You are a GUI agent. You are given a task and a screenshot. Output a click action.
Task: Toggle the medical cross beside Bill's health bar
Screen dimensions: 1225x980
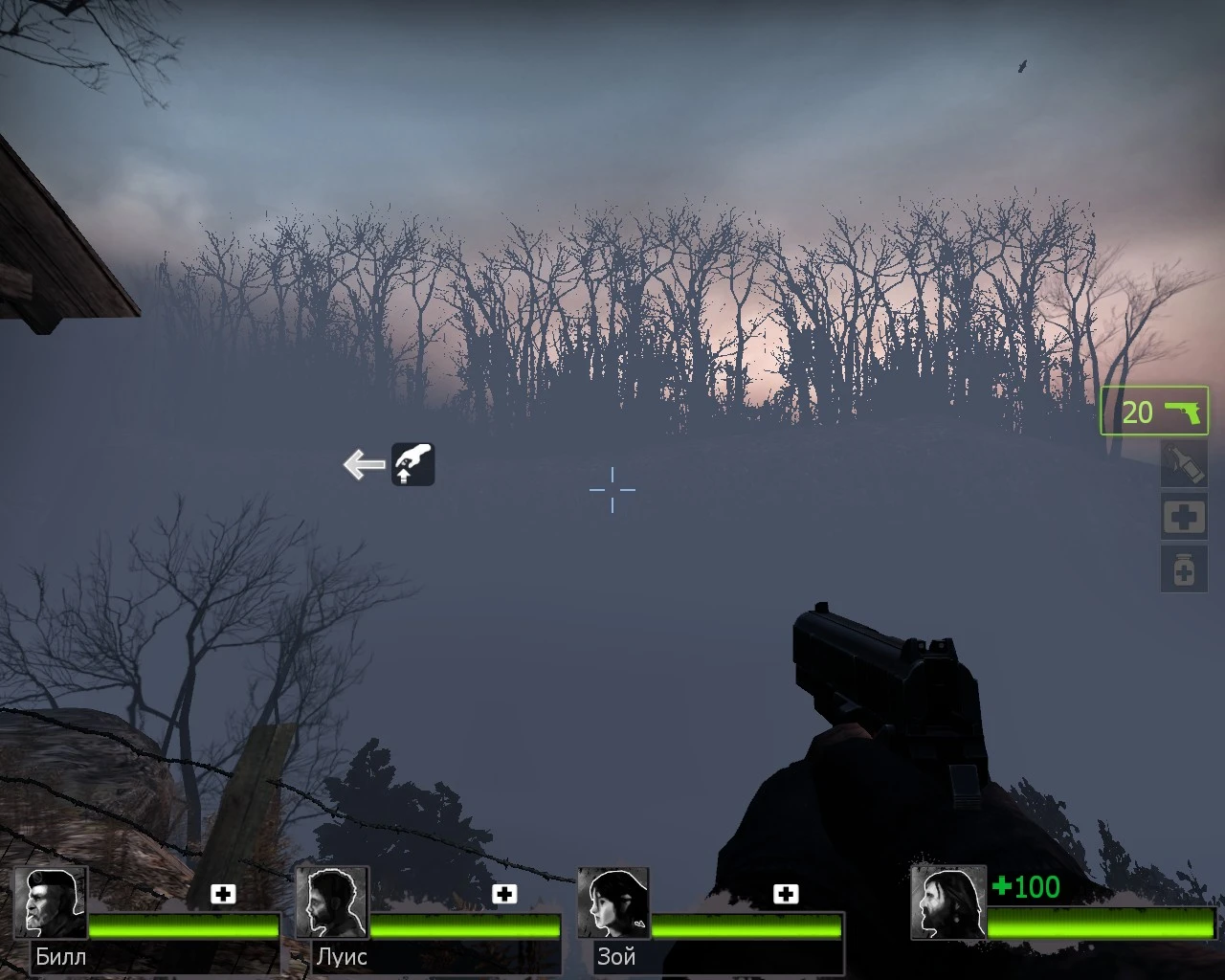point(224,893)
